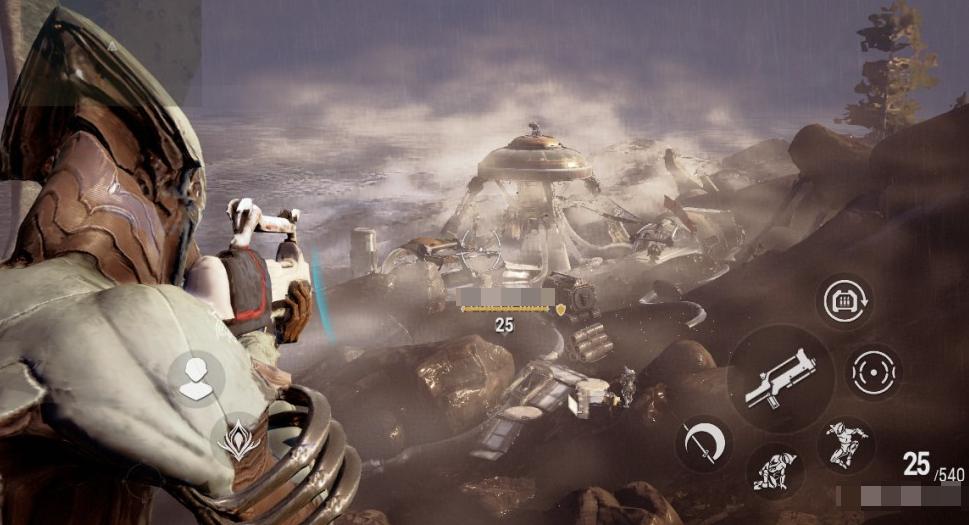The width and height of the screenshot is (969, 525).
Task: Open the player profile silhouette icon
Action: [196, 379]
